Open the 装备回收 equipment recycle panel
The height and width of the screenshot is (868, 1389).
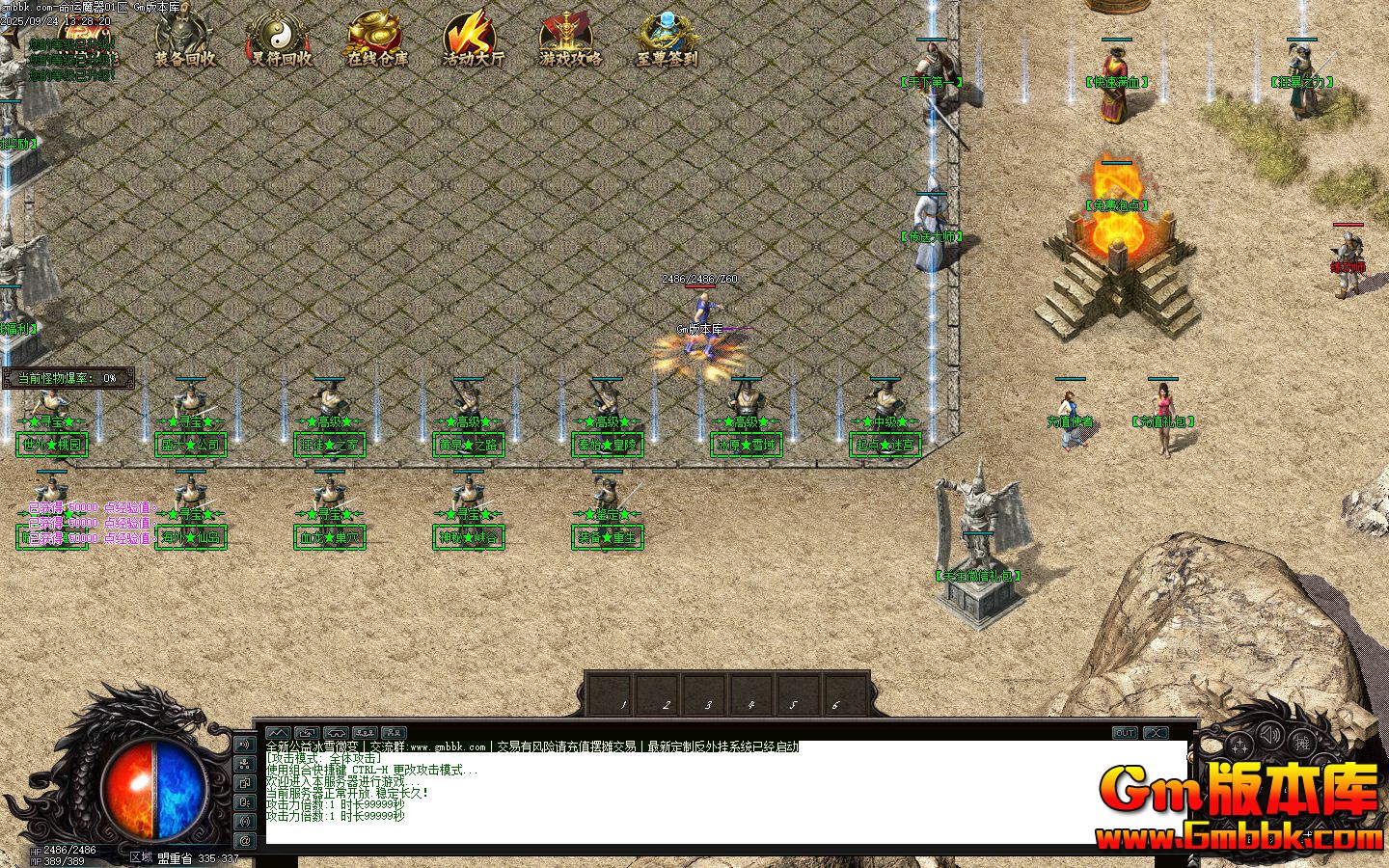(185, 37)
